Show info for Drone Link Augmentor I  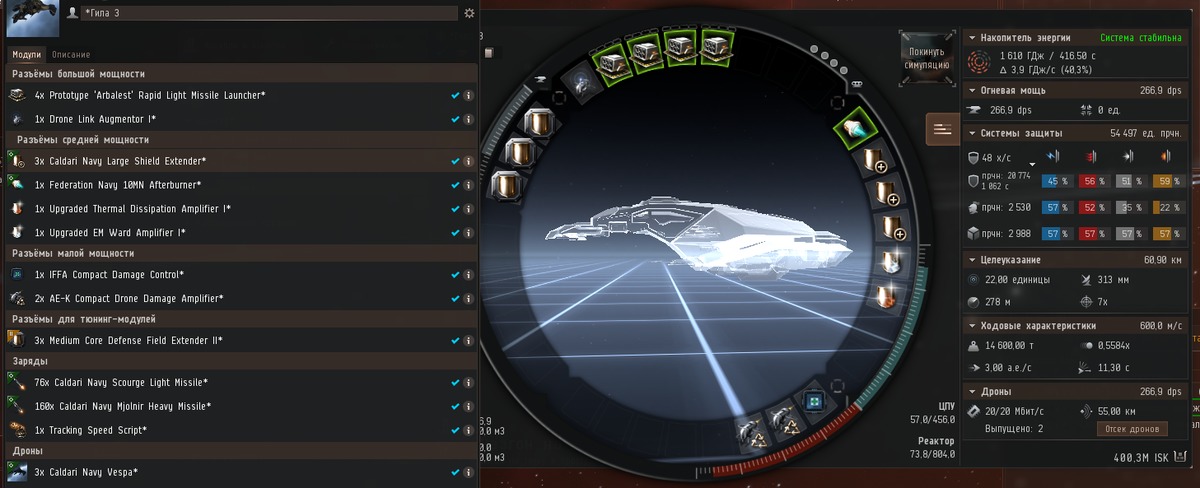468,119
